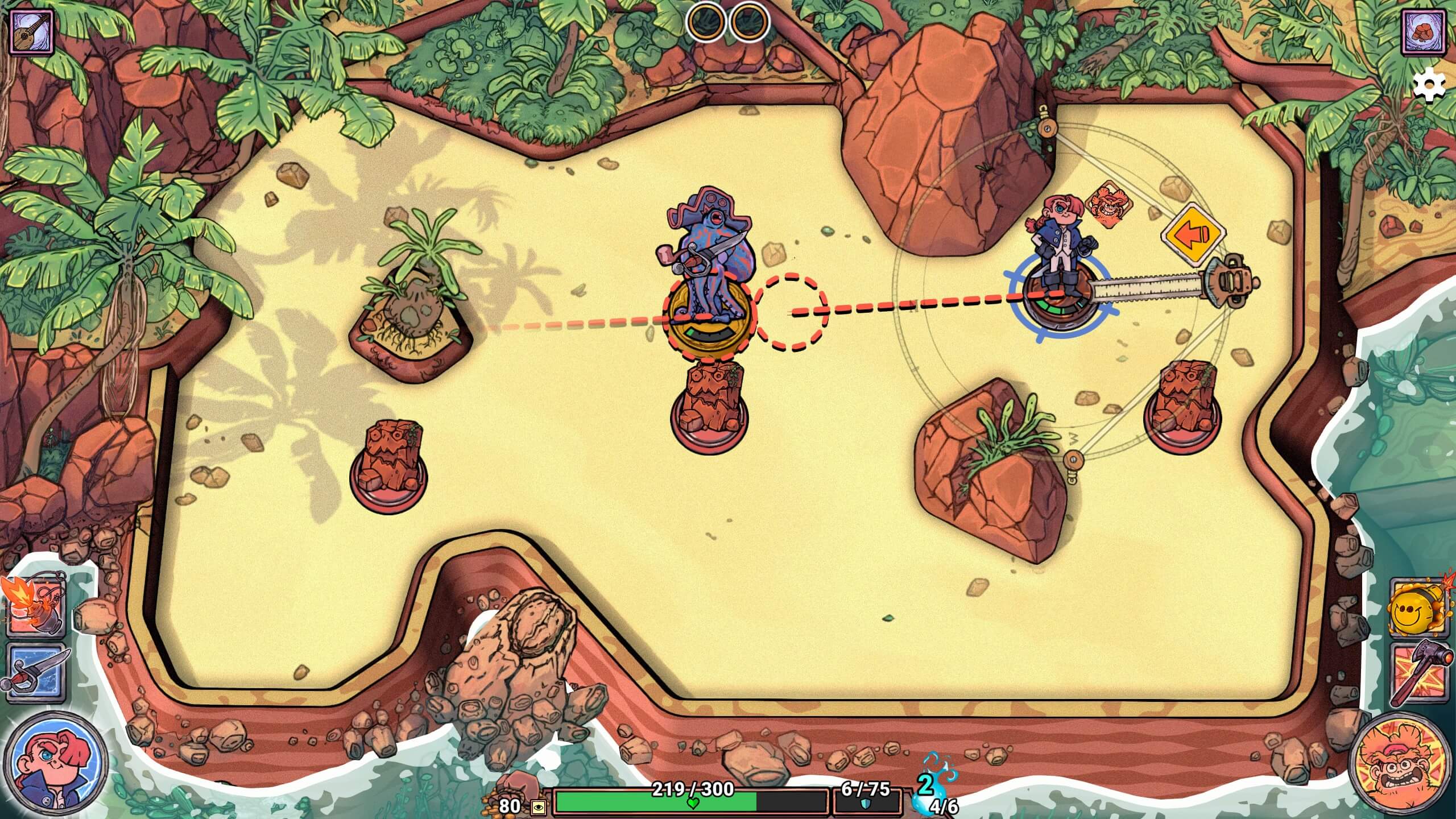Click the lute icon in the corner
The width and height of the screenshot is (1456, 819).
(32, 33)
